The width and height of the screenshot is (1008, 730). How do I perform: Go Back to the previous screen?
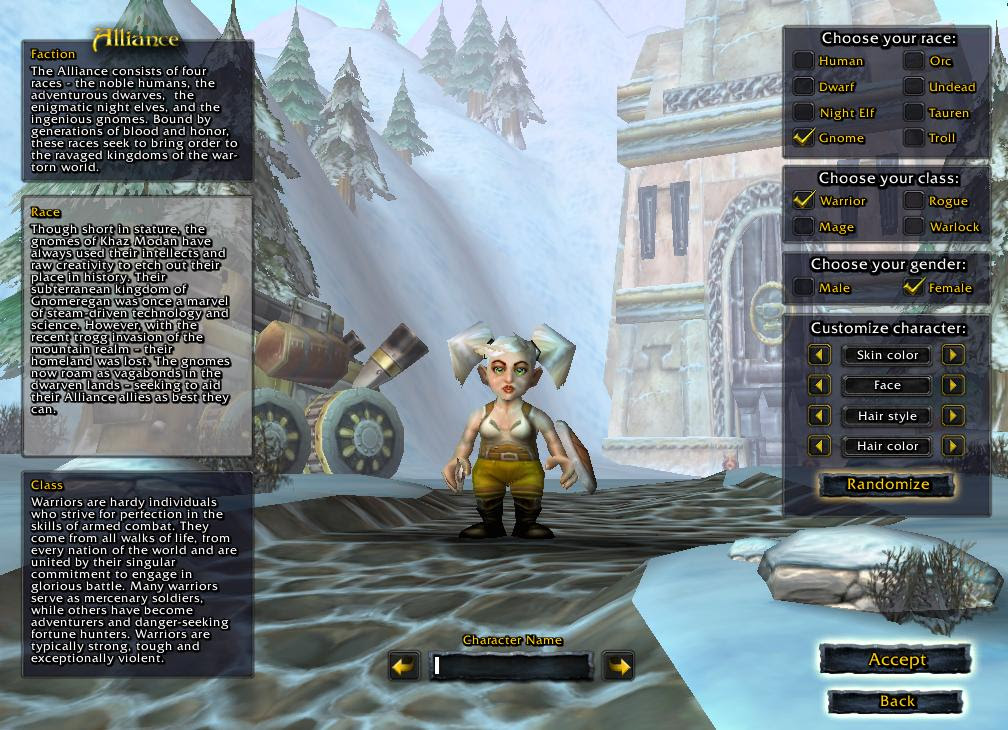click(x=896, y=702)
